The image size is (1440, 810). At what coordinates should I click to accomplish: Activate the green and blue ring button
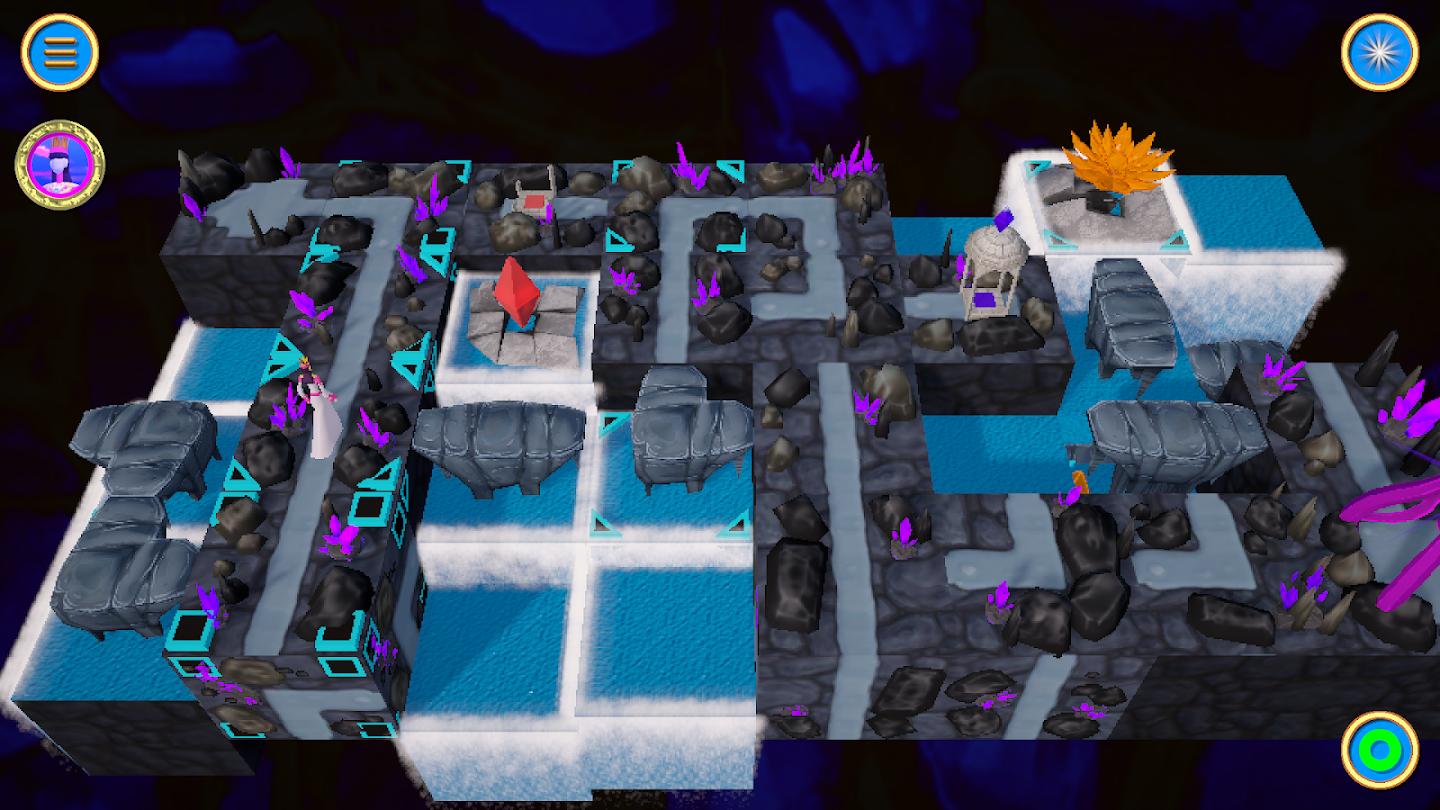[1379, 749]
